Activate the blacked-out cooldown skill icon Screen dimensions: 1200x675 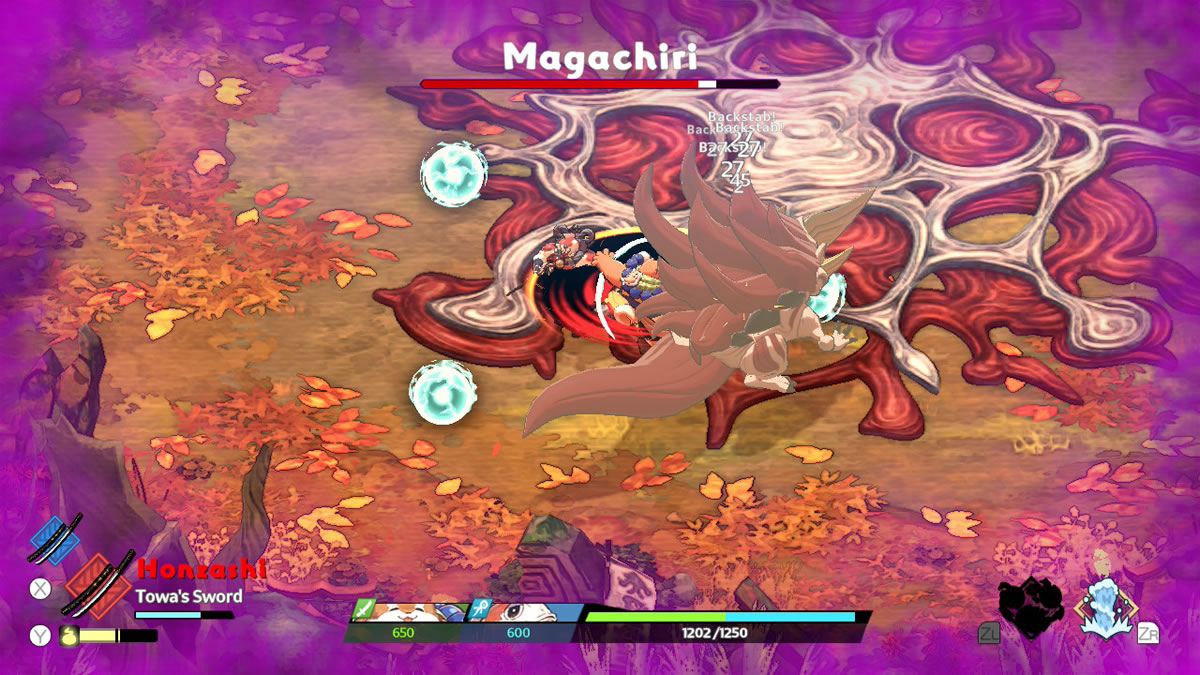(1030, 607)
